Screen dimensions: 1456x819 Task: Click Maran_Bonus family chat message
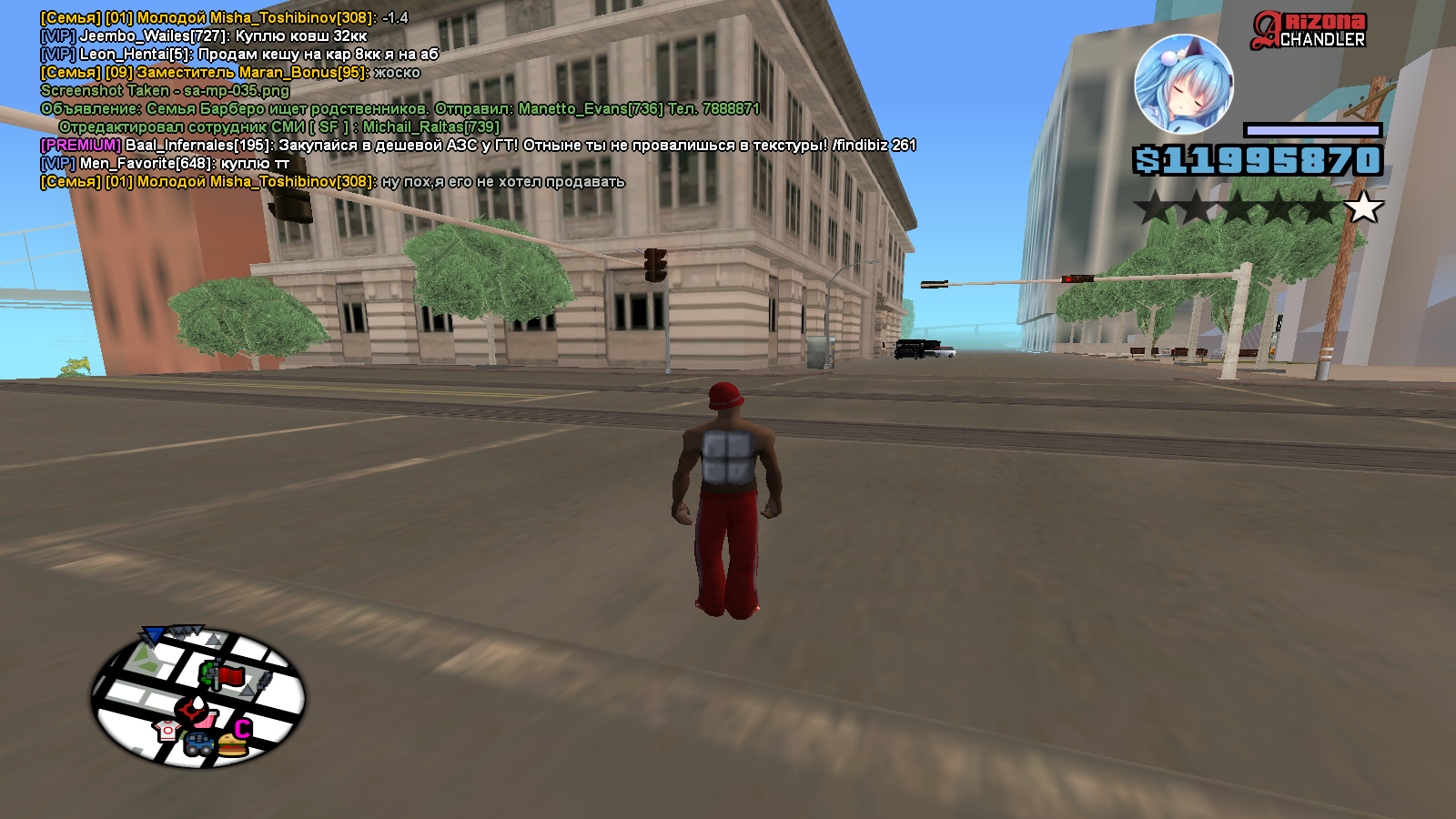(230, 73)
